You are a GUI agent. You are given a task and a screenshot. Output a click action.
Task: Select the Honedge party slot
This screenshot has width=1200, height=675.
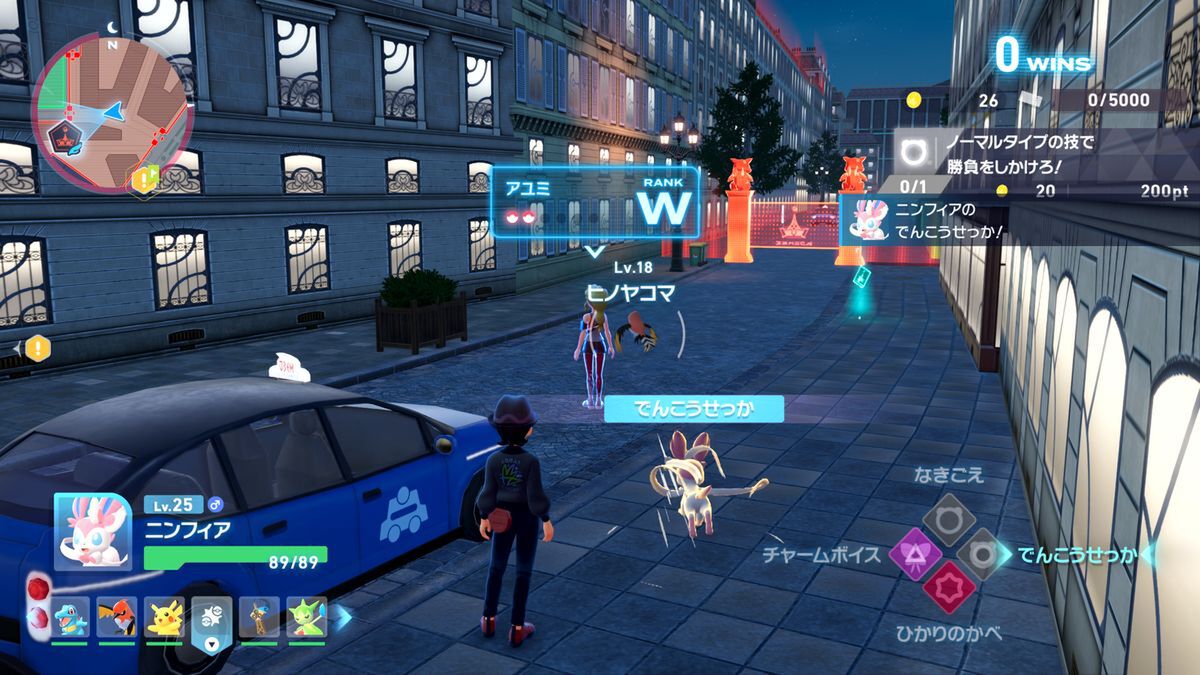[x=259, y=617]
